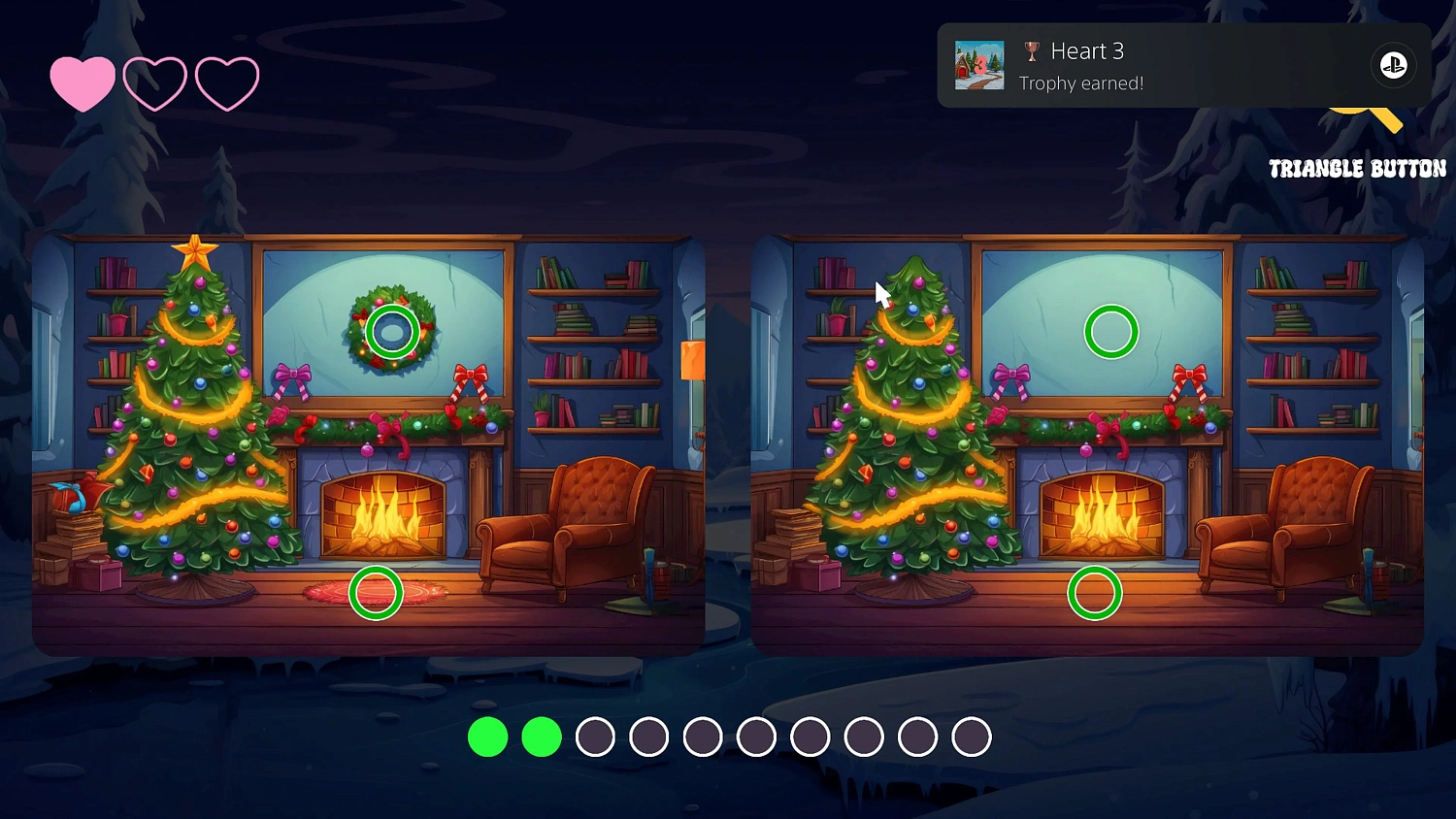Click the first green progress dot

click(487, 737)
